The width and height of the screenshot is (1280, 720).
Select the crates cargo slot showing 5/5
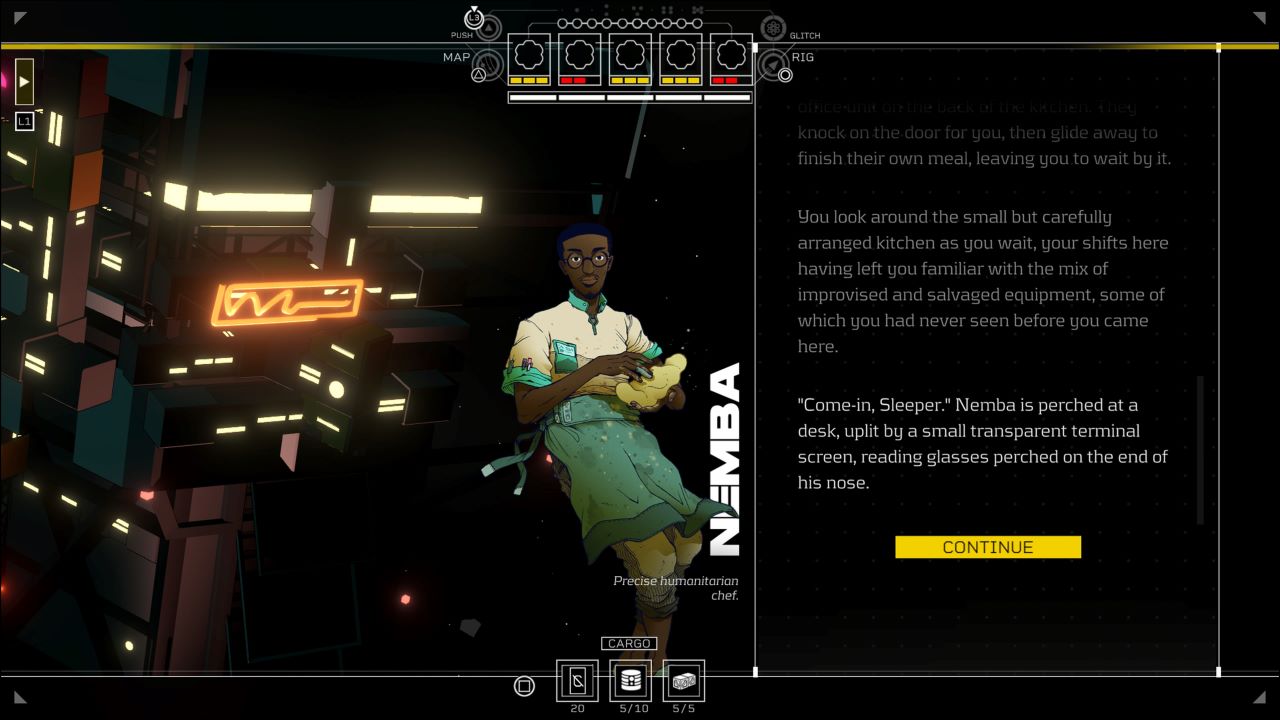coord(684,681)
